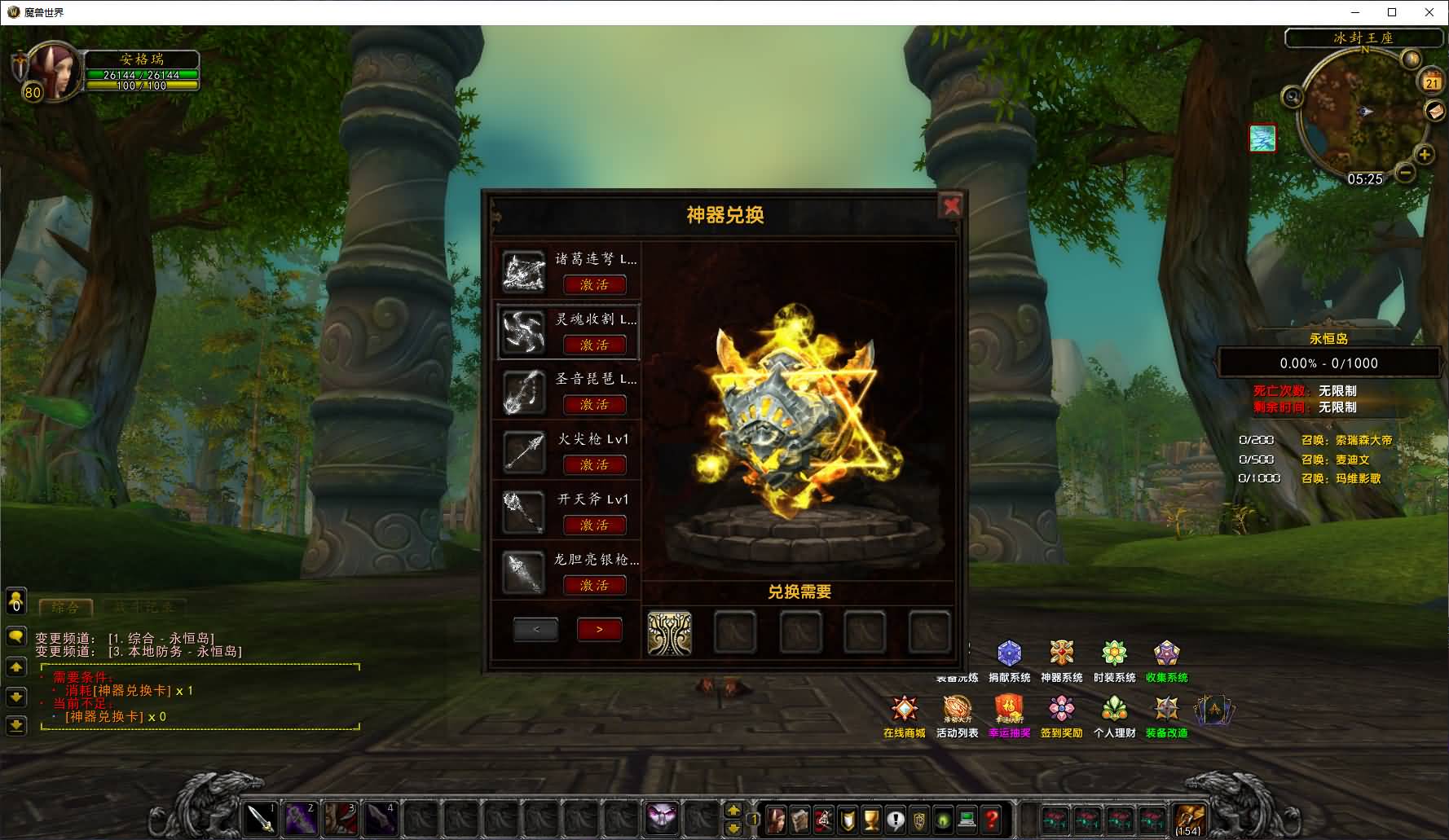Open the spellbook icon in the micro menu
Viewport: 1449px width, 840px height.
[800, 822]
